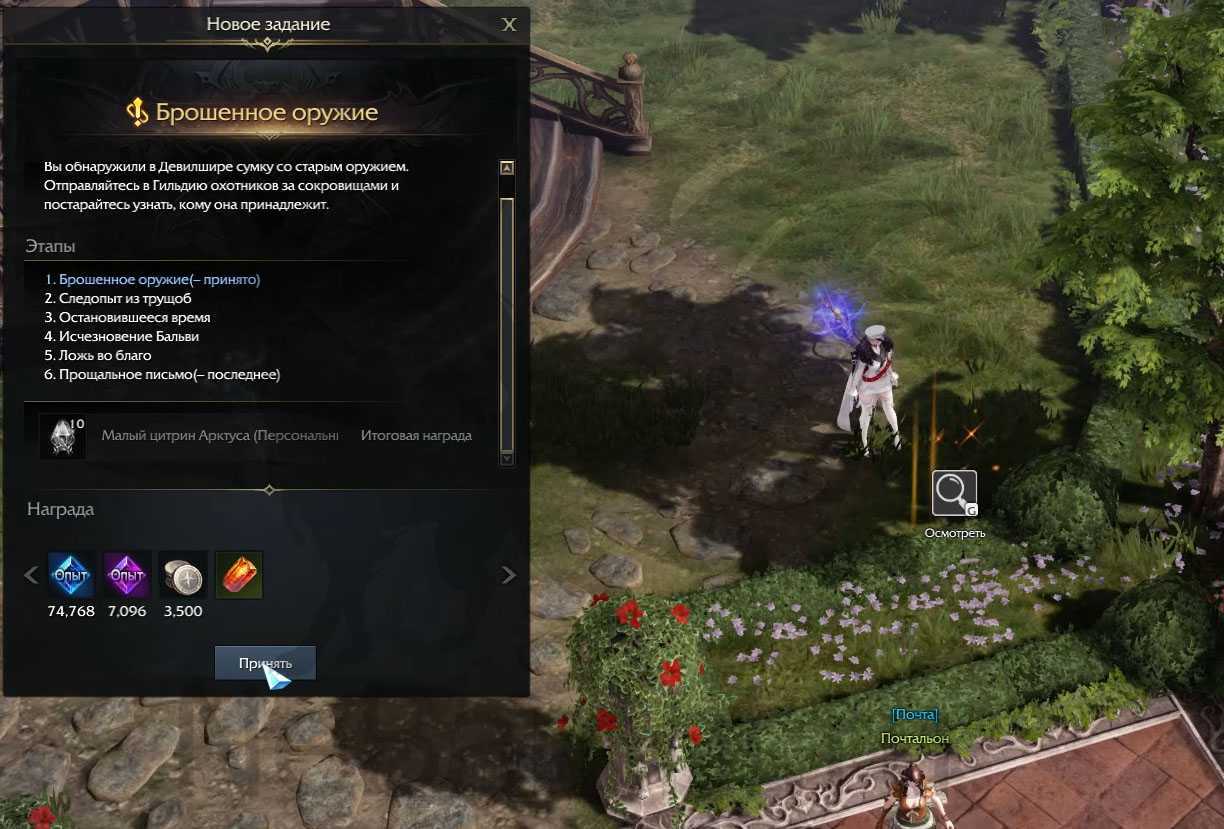1224x829 pixels.
Task: Close the Новое задание window
Action: (x=509, y=25)
